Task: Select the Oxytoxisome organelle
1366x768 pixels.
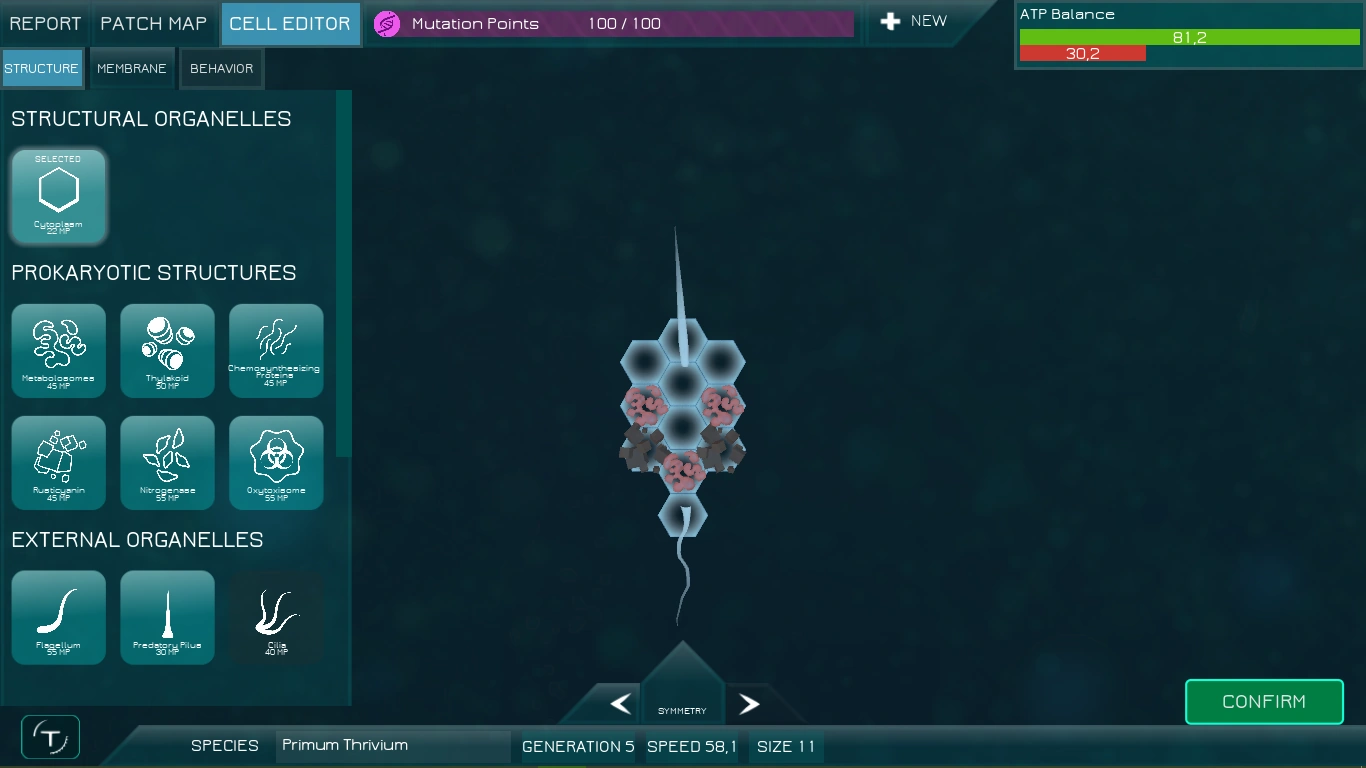Action: pos(276,462)
